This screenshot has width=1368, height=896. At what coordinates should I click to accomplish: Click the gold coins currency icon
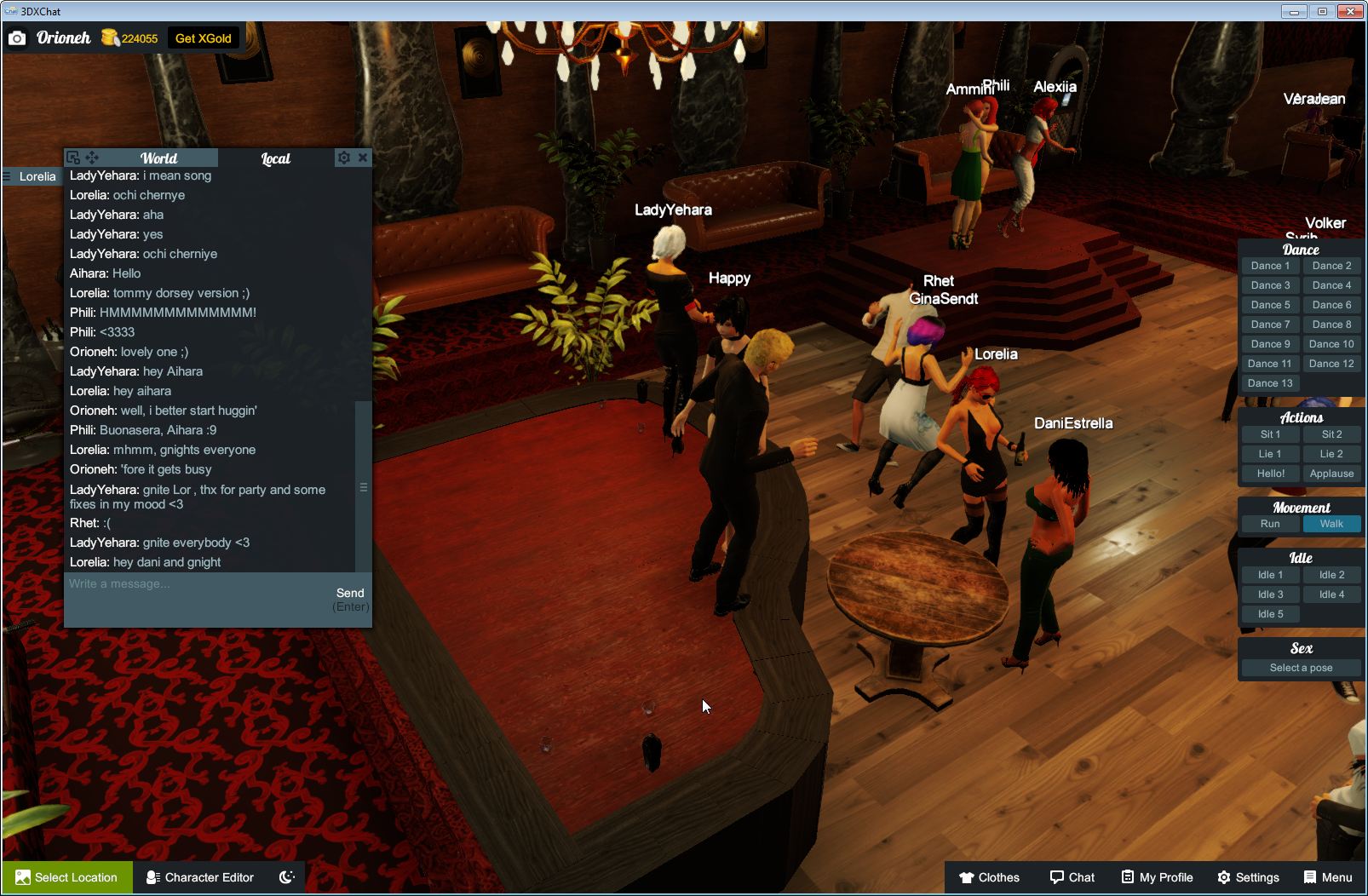pos(109,36)
